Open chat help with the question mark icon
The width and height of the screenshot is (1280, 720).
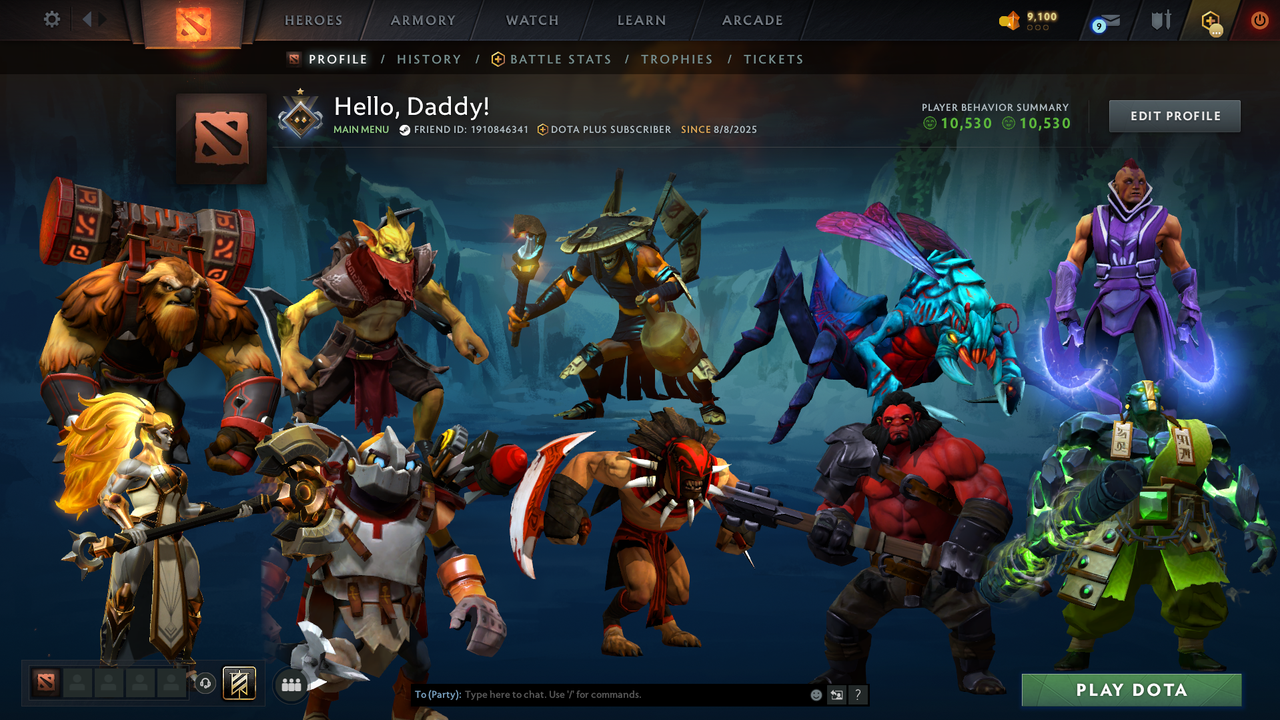click(x=856, y=694)
